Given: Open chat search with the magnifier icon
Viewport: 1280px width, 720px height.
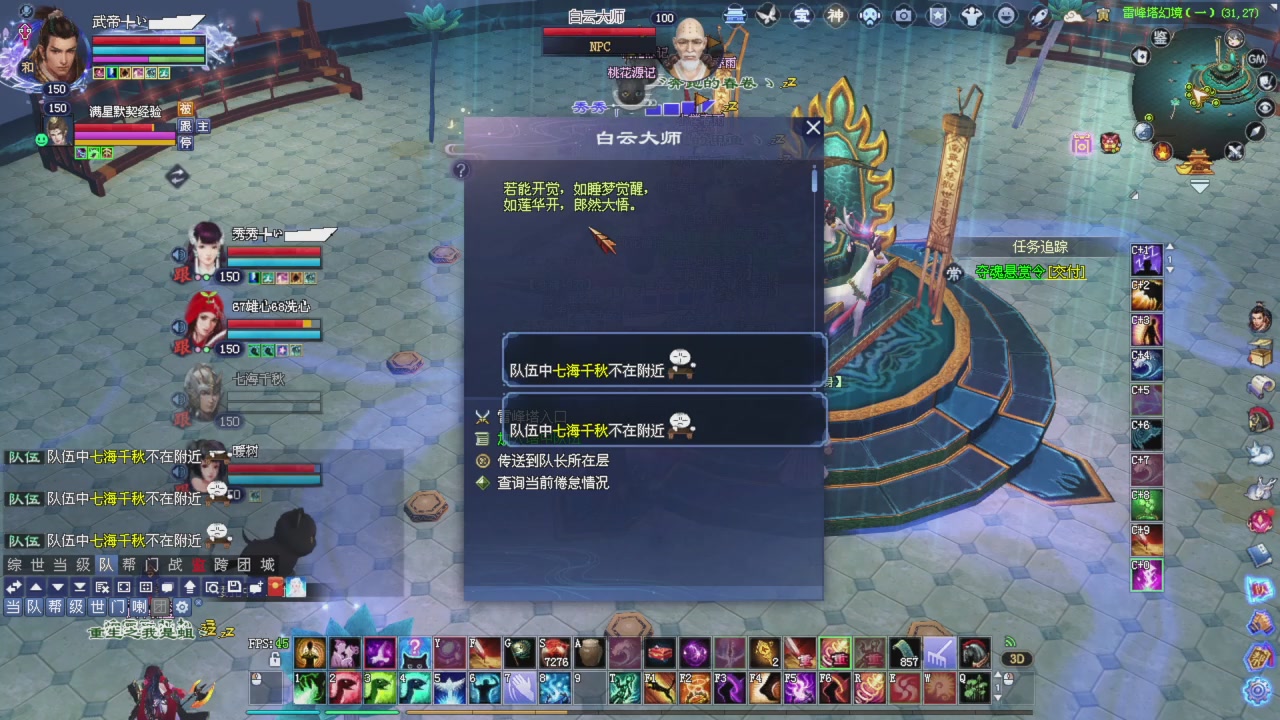Looking at the screenshot, I should (212, 587).
